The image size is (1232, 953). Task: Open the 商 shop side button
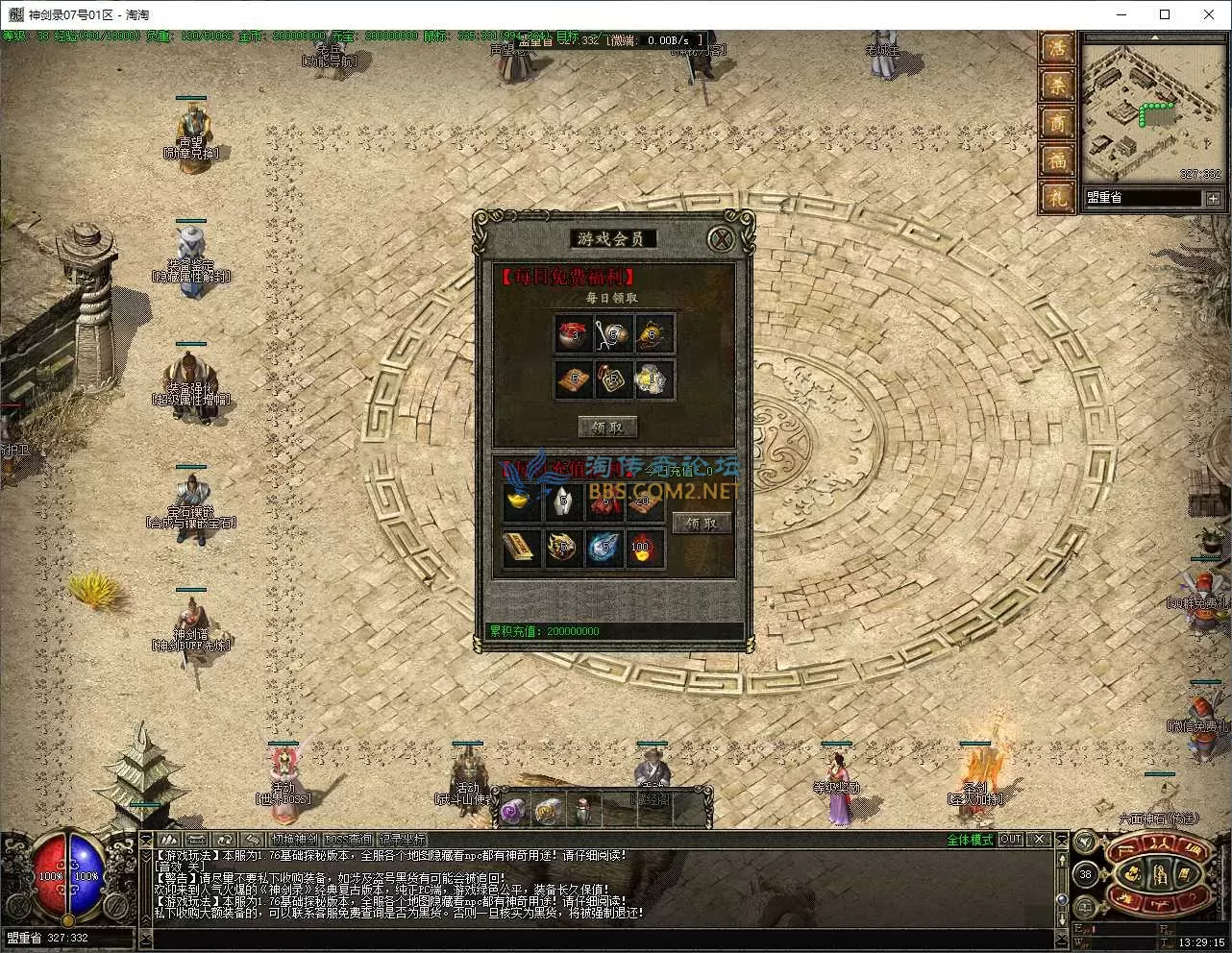point(1058,123)
